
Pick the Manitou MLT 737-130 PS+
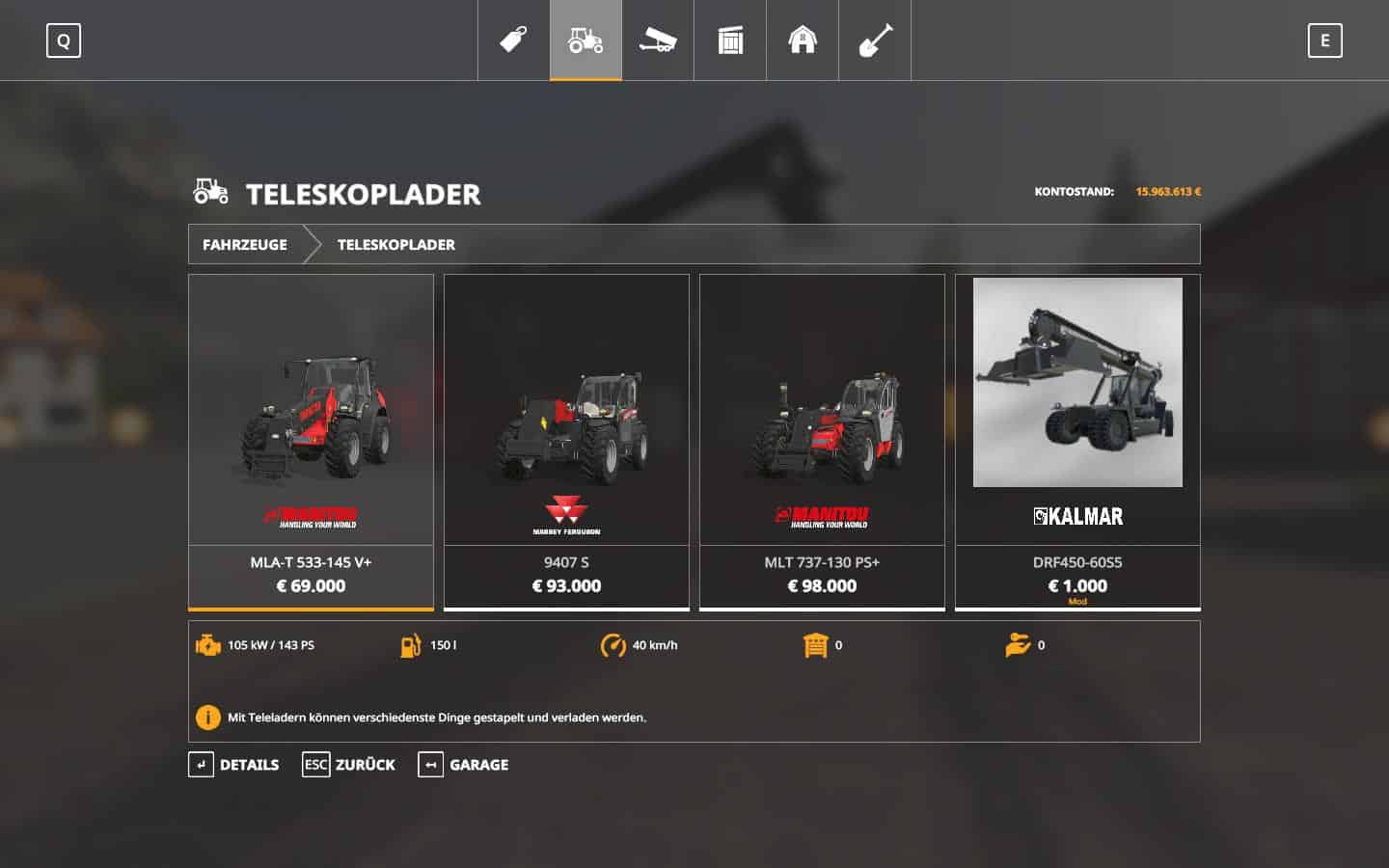(822, 442)
